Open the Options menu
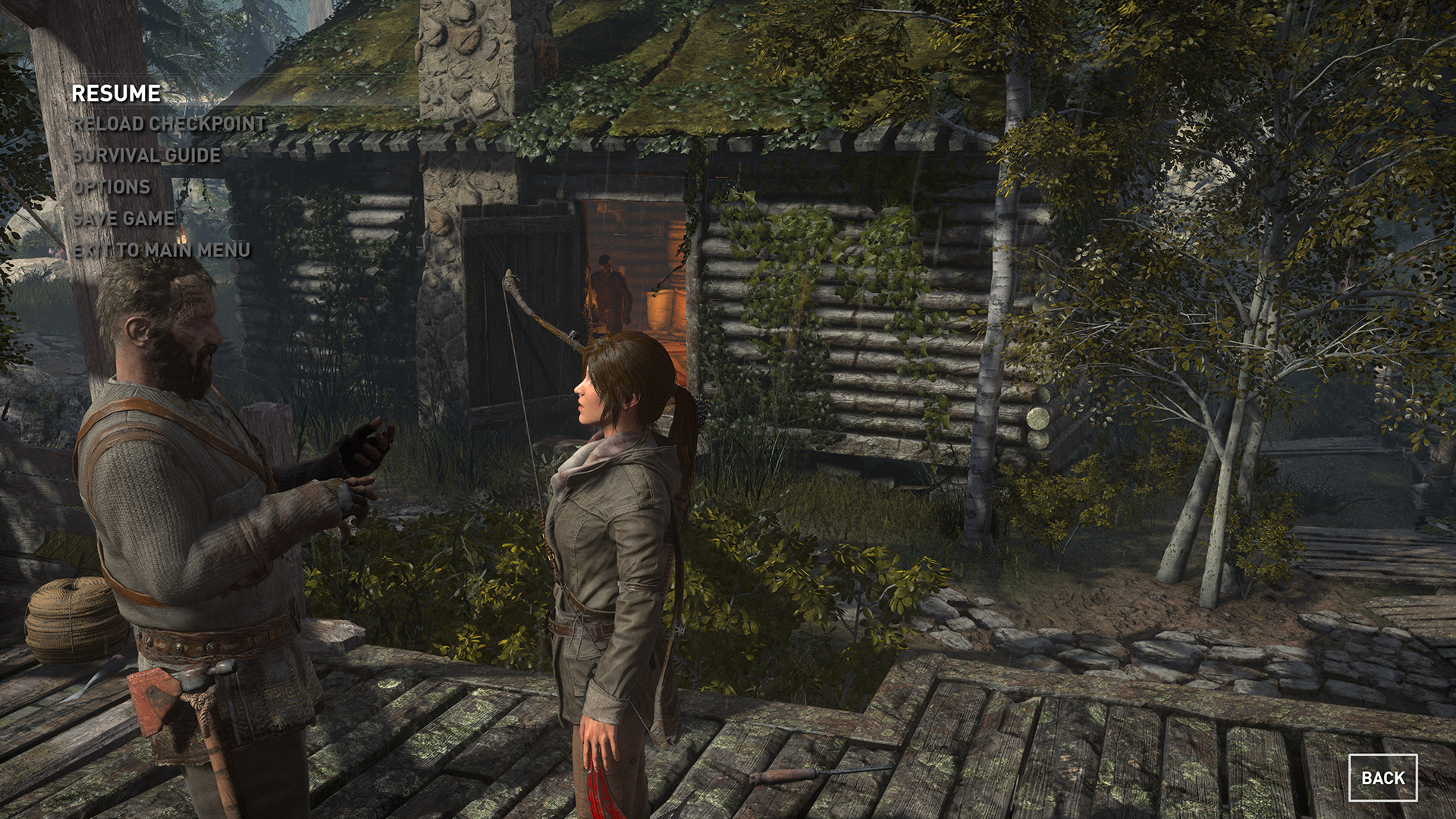This screenshot has width=1456, height=819. pos(111,187)
